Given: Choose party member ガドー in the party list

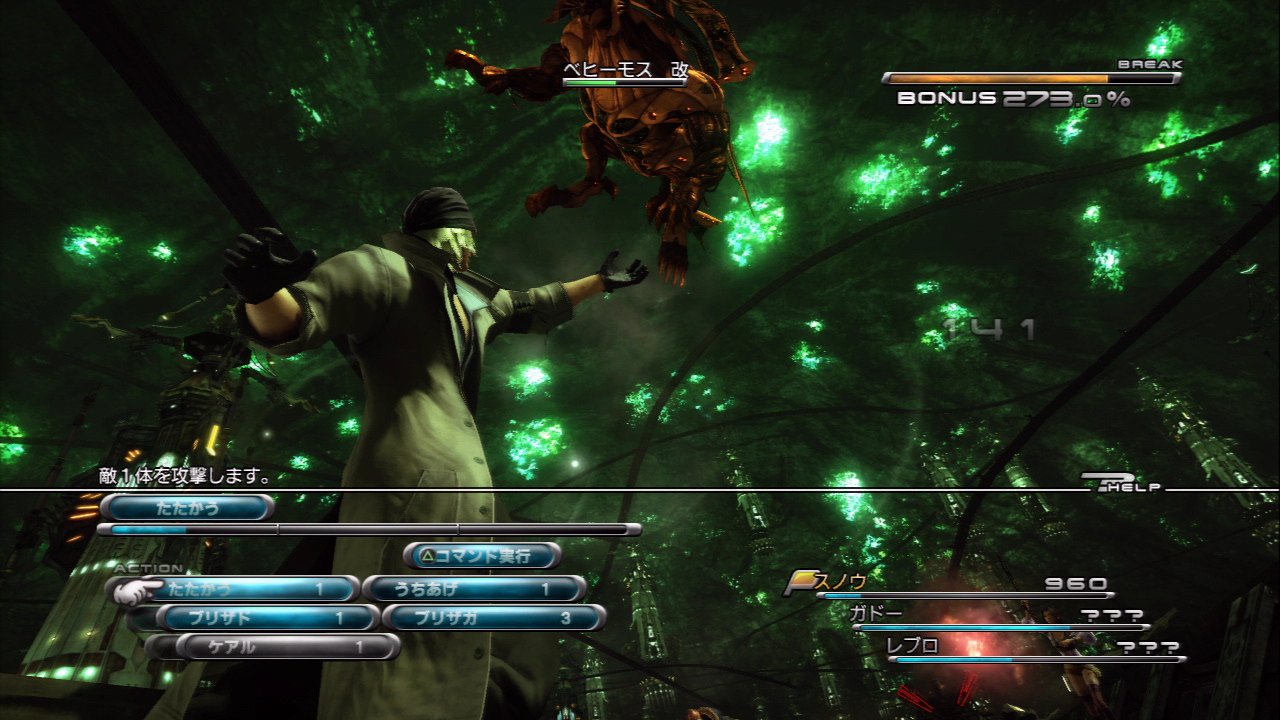Looking at the screenshot, I should (x=876, y=614).
